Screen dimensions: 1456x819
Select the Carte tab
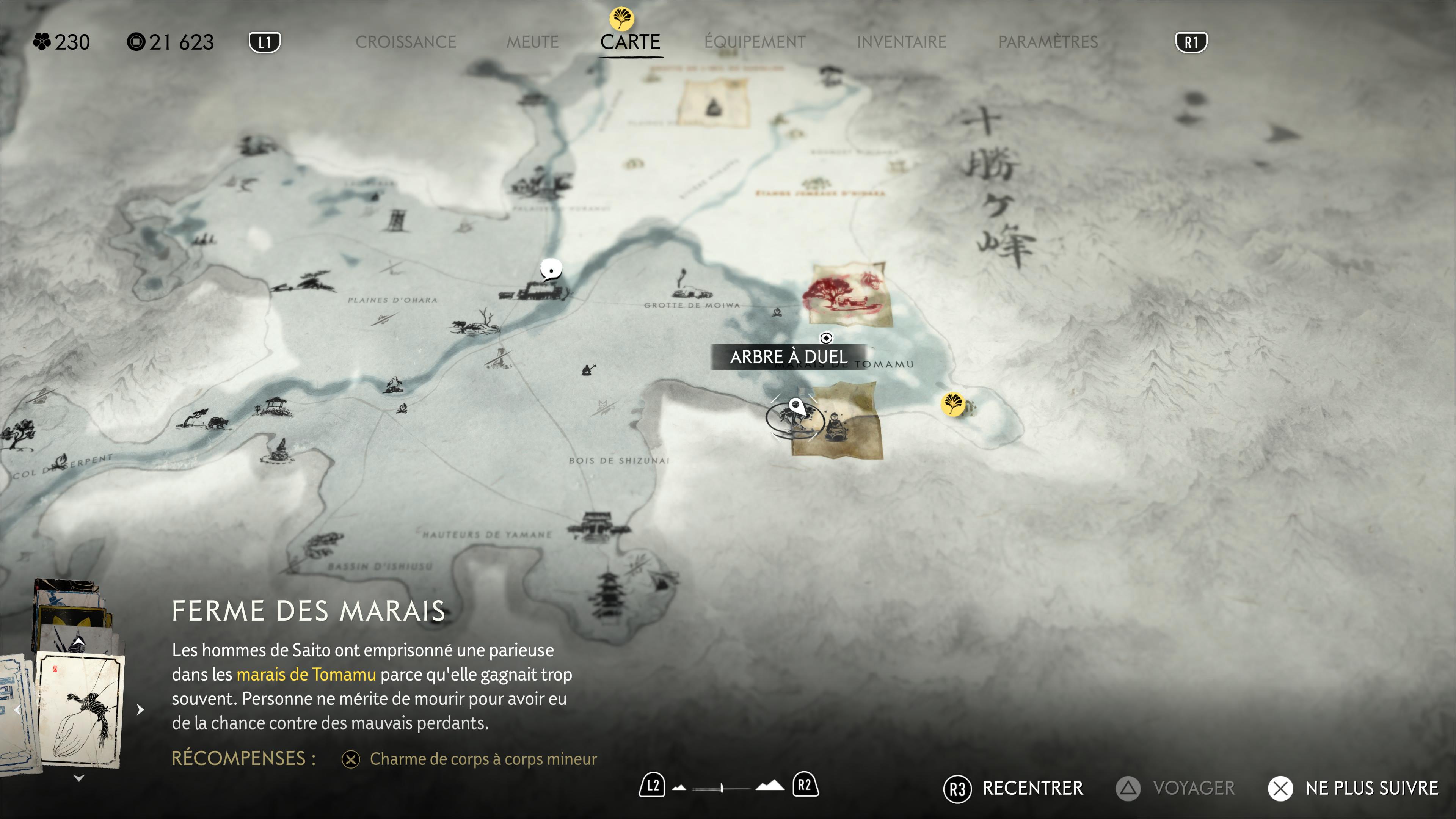click(630, 42)
